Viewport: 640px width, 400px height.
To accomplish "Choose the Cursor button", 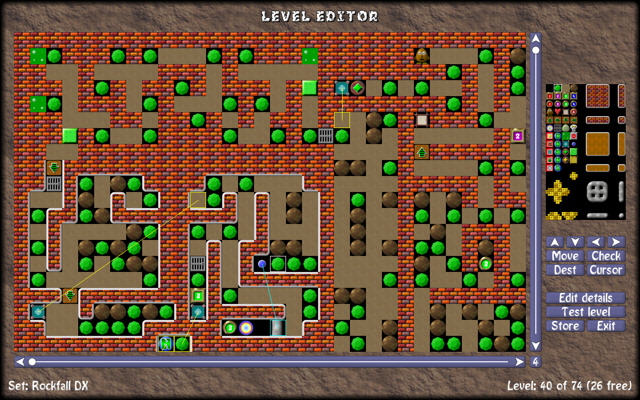I will 606,270.
